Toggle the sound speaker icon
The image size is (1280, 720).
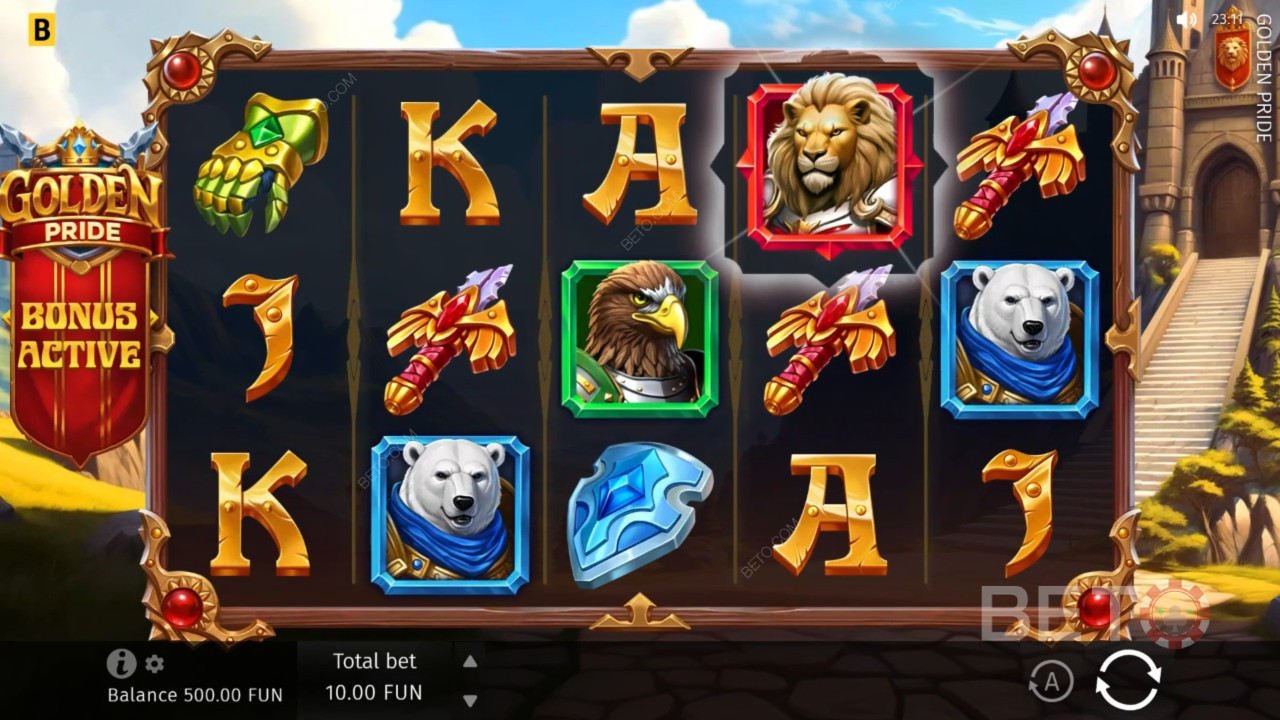(x=1186, y=19)
